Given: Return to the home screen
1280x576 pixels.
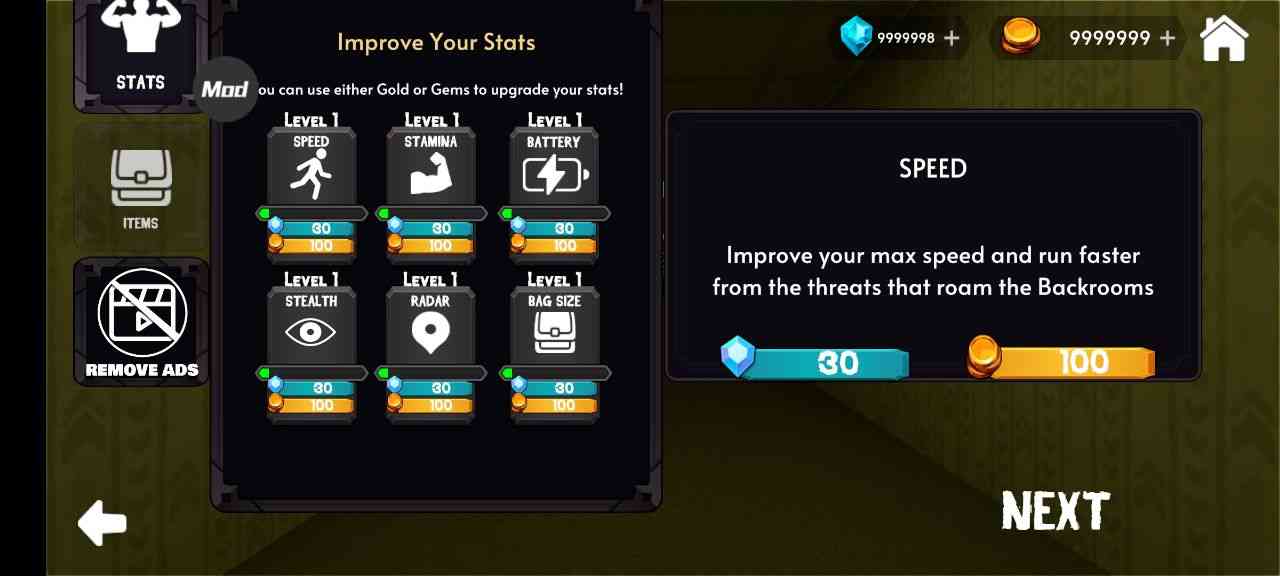Looking at the screenshot, I should click(x=1224, y=38).
